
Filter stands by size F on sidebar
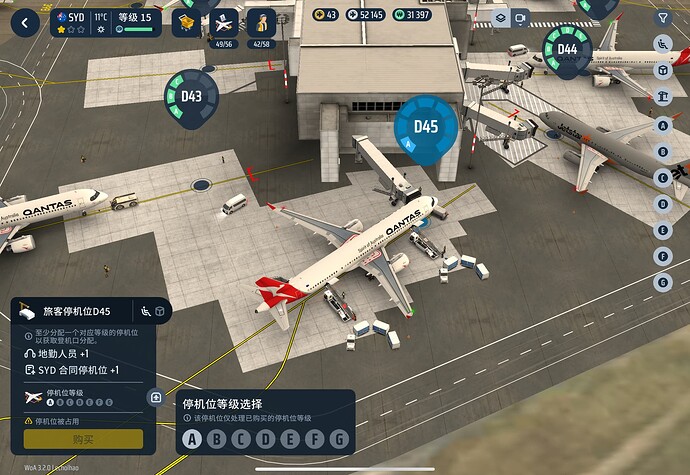(662, 256)
